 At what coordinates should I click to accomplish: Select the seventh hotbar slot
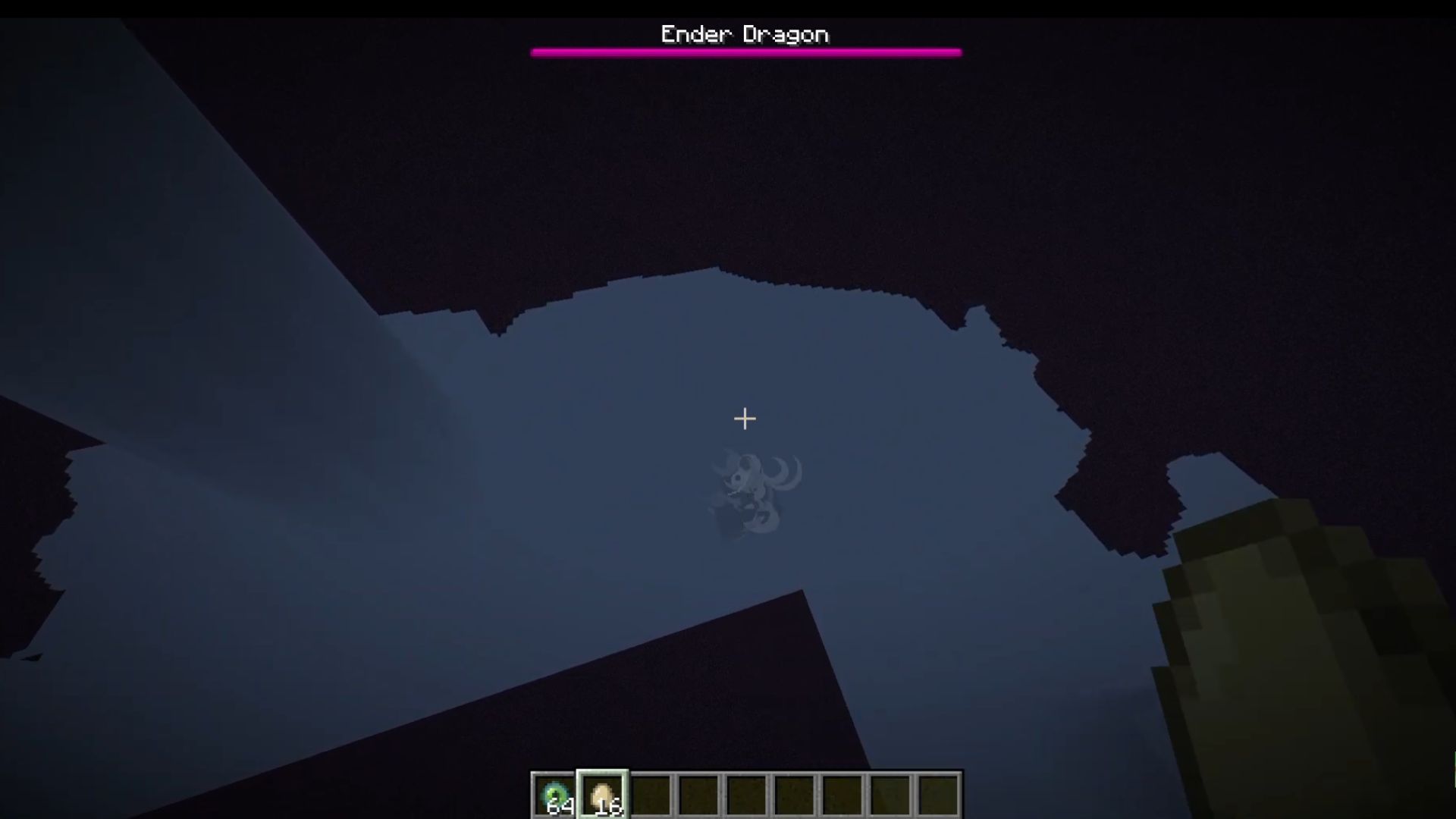[x=841, y=794]
